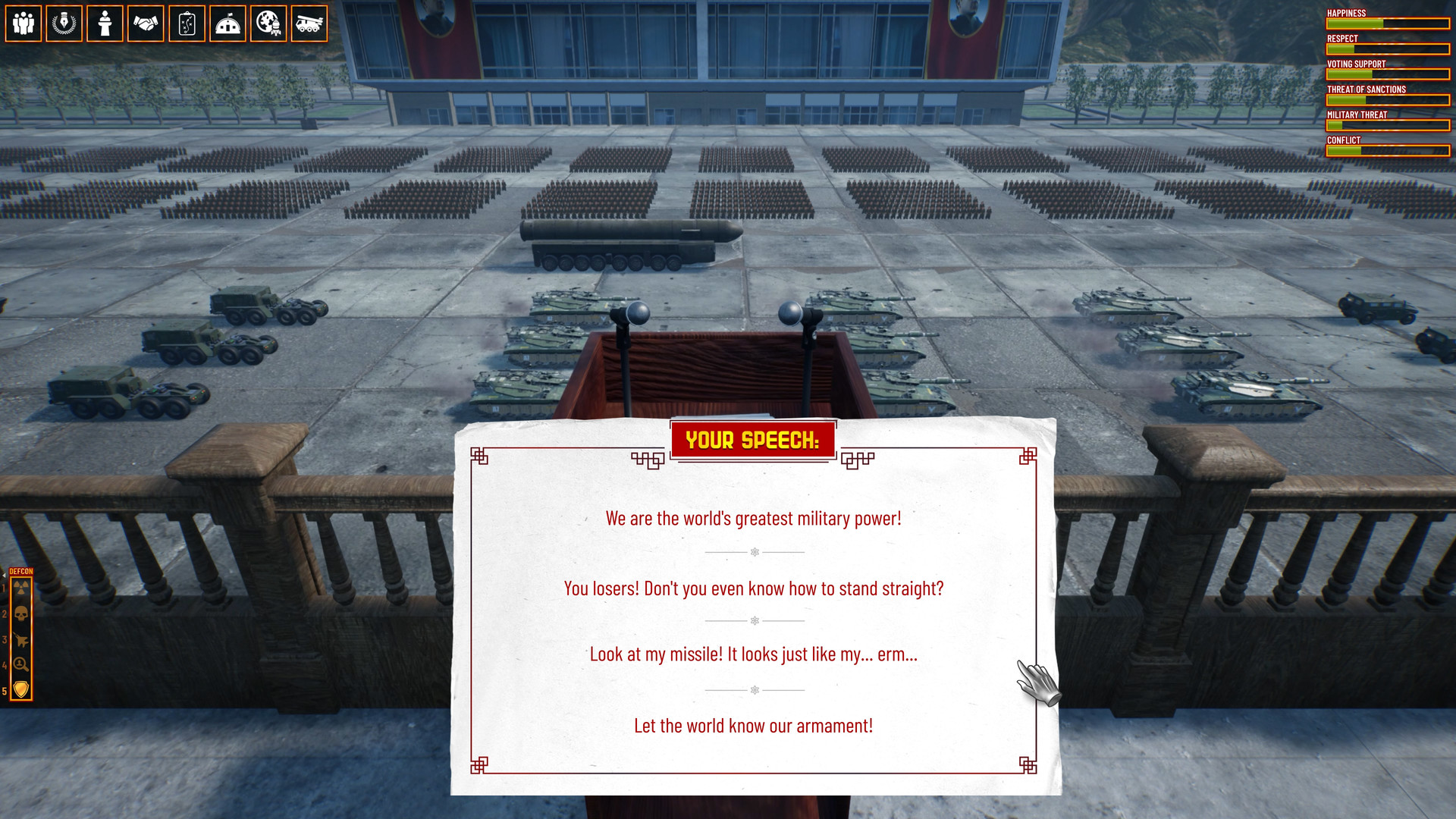
Task: Pick the 'You losers!' speech option
Action: (x=753, y=588)
